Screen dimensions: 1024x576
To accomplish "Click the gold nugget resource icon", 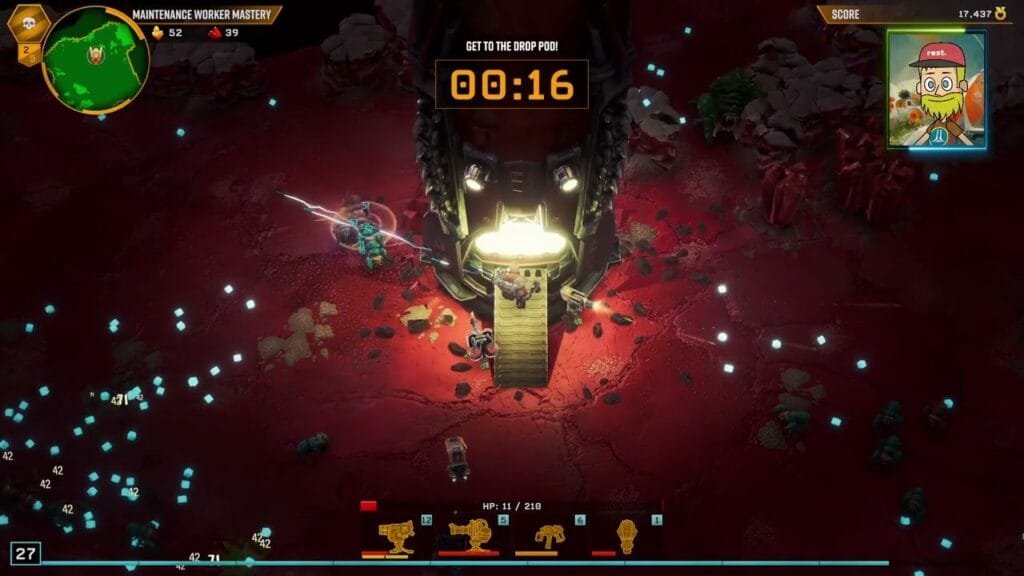I will point(157,32).
